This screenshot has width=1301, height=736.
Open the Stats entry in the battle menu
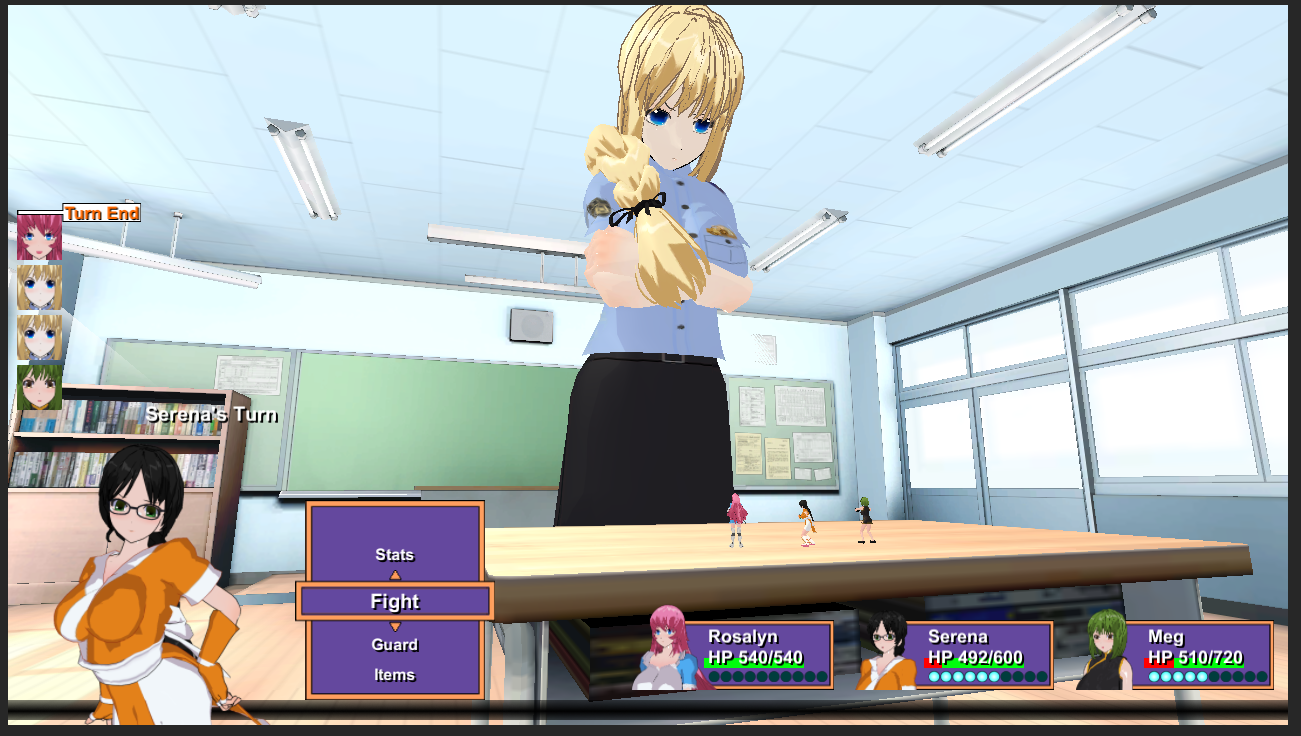click(394, 554)
